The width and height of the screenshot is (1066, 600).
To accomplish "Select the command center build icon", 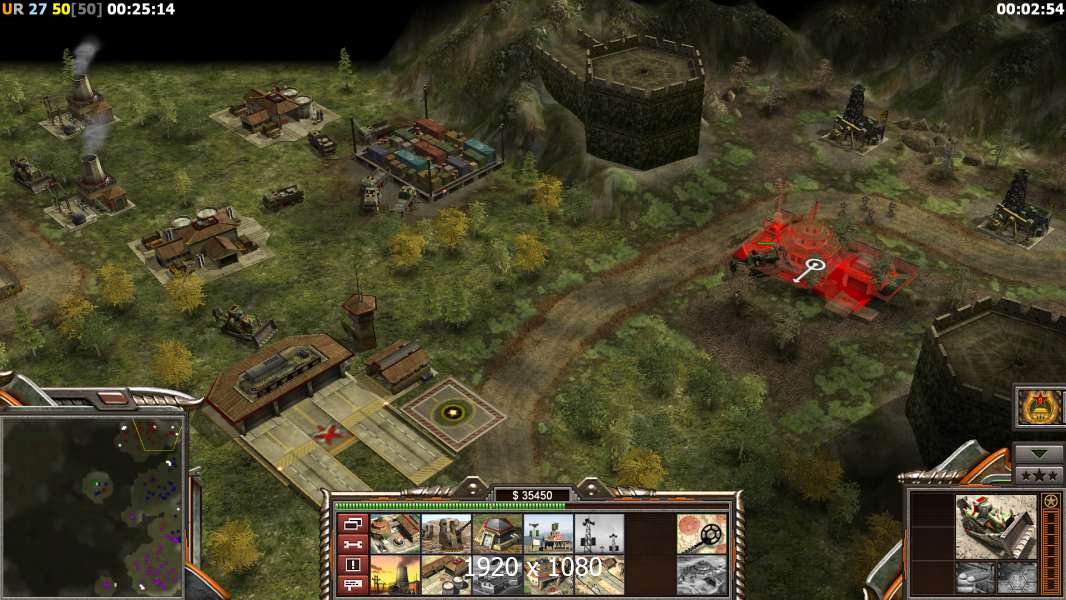I will 395,534.
